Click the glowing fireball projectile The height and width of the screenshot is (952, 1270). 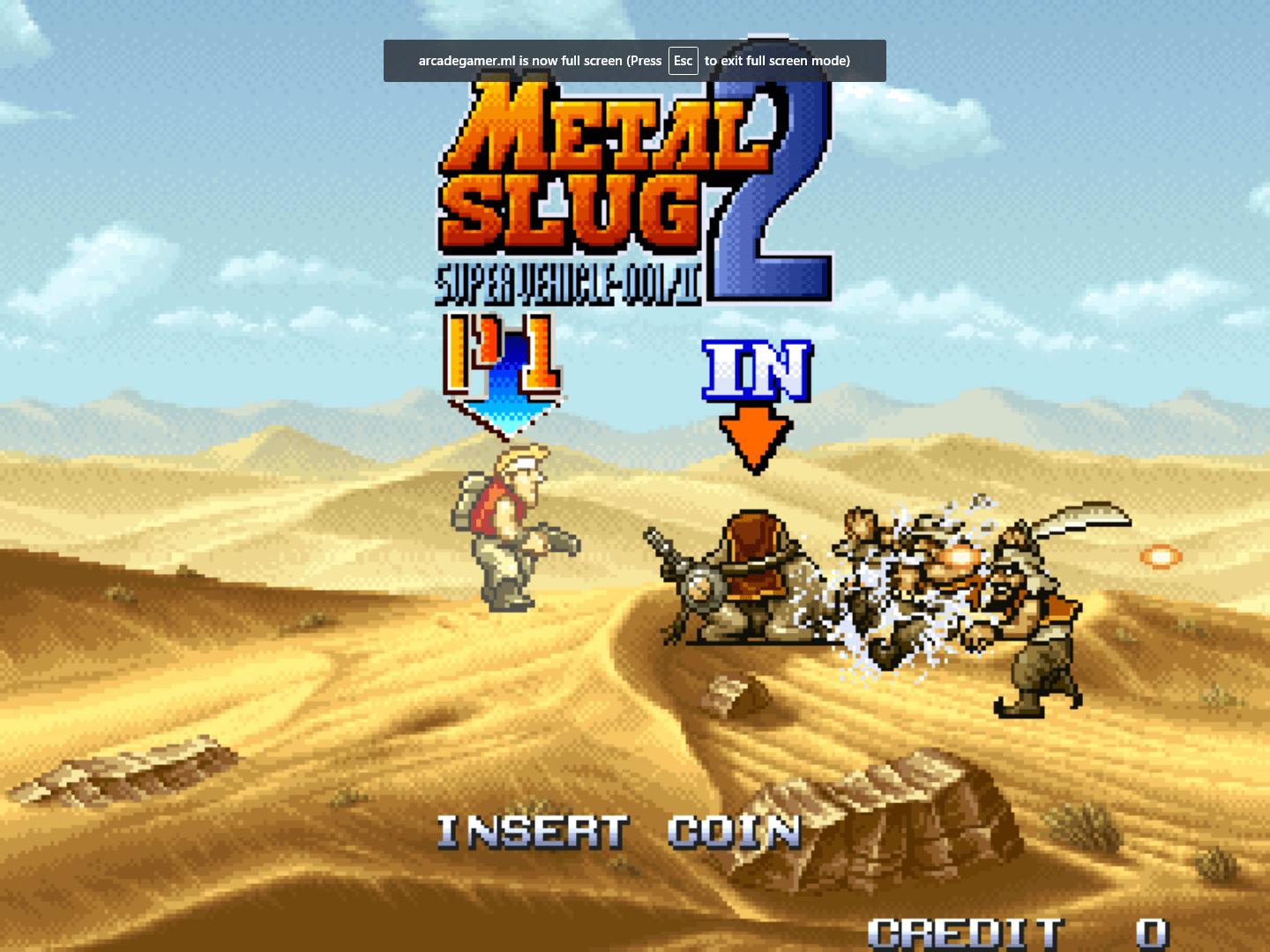point(1160,555)
